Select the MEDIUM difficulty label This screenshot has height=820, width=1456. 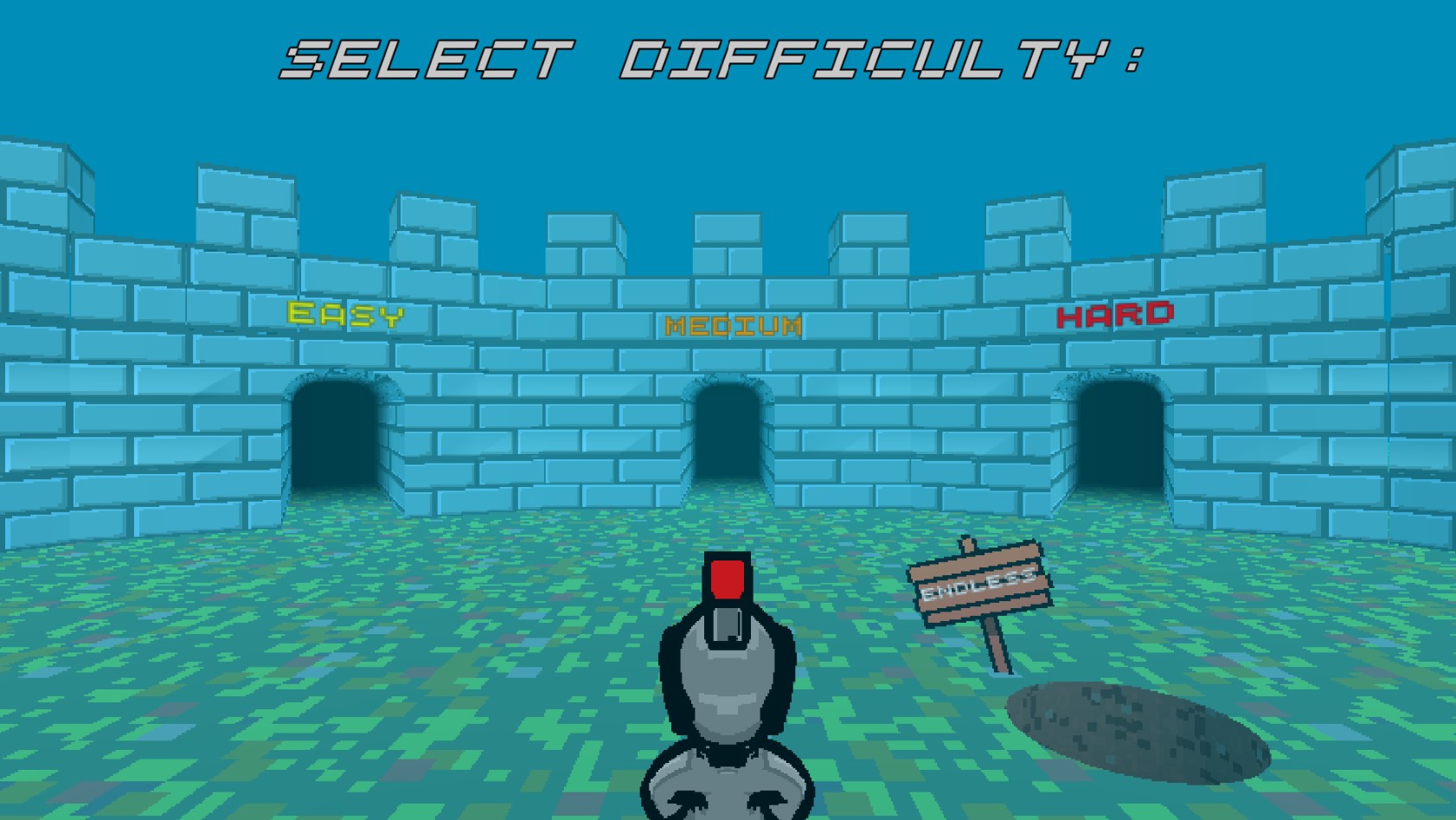[x=734, y=327]
